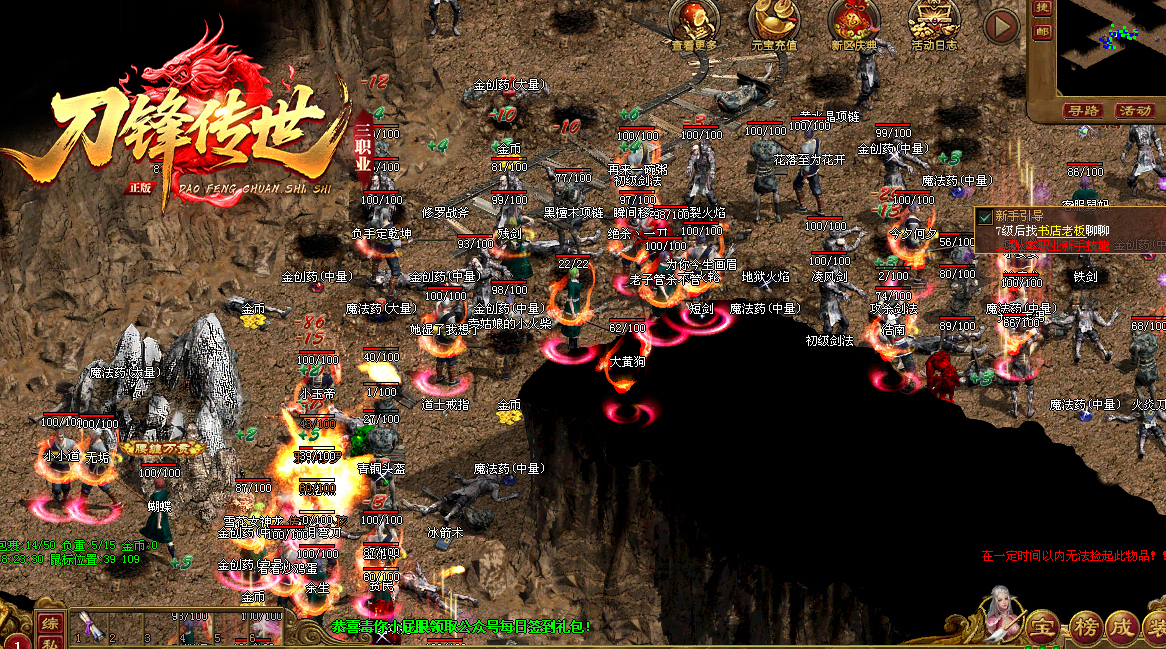Screen dimensions: 1166x649
Task: Open the 元宝充值 recharge icon
Action: (x=773, y=23)
